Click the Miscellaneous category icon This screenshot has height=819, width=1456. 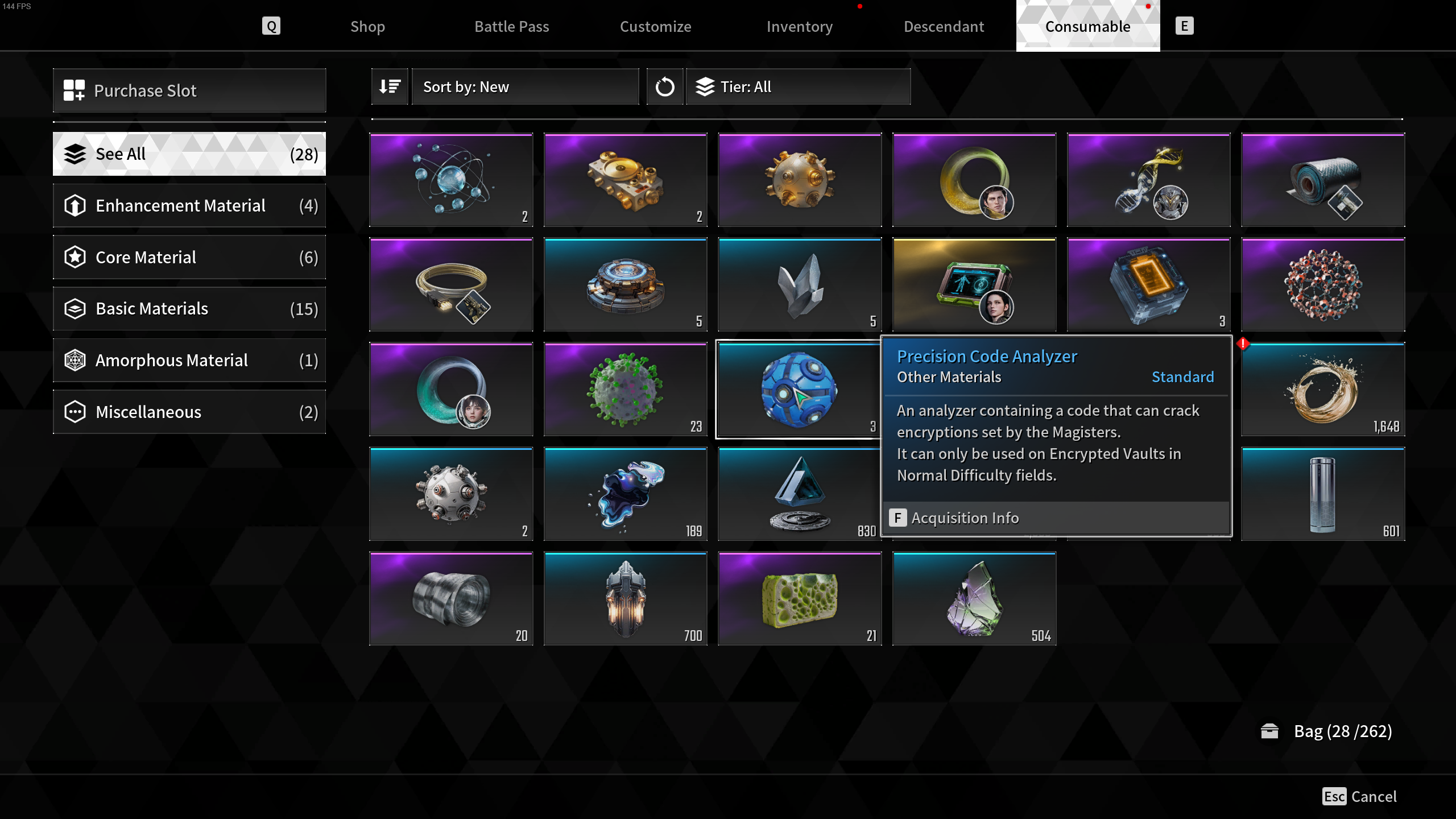coord(75,412)
